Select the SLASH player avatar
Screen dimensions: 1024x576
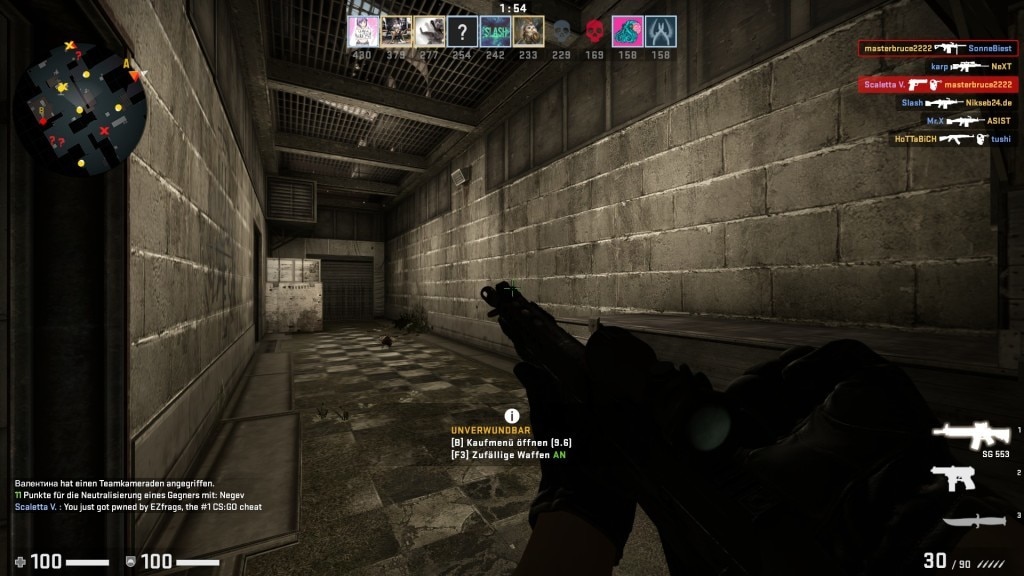[495, 31]
